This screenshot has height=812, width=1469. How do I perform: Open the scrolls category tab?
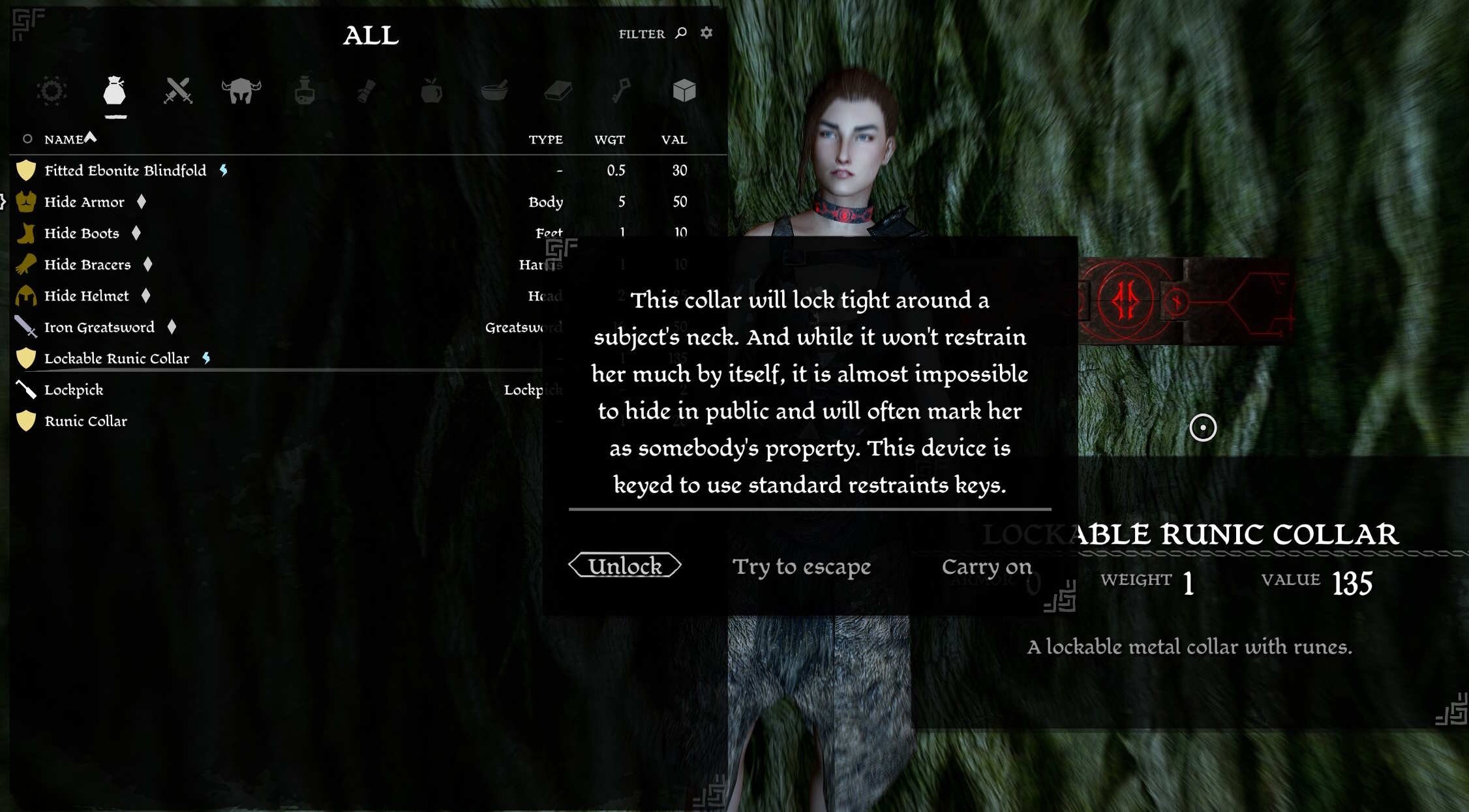pyautogui.click(x=367, y=91)
